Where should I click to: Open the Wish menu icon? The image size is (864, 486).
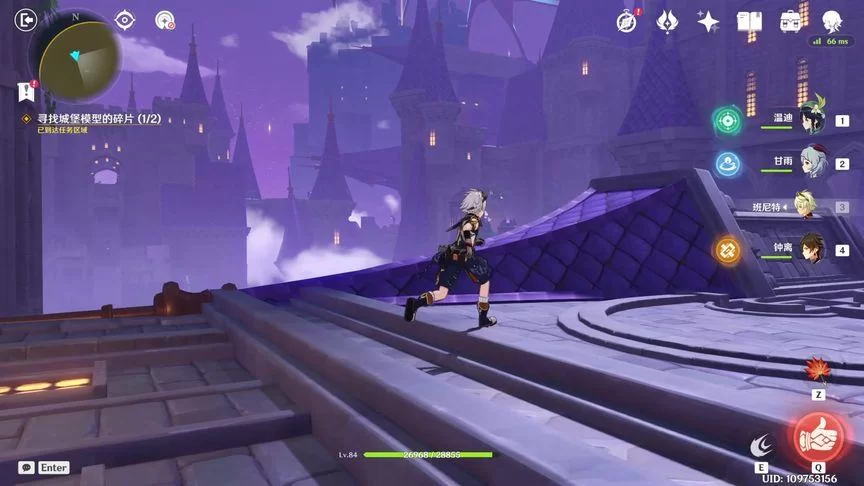667,21
